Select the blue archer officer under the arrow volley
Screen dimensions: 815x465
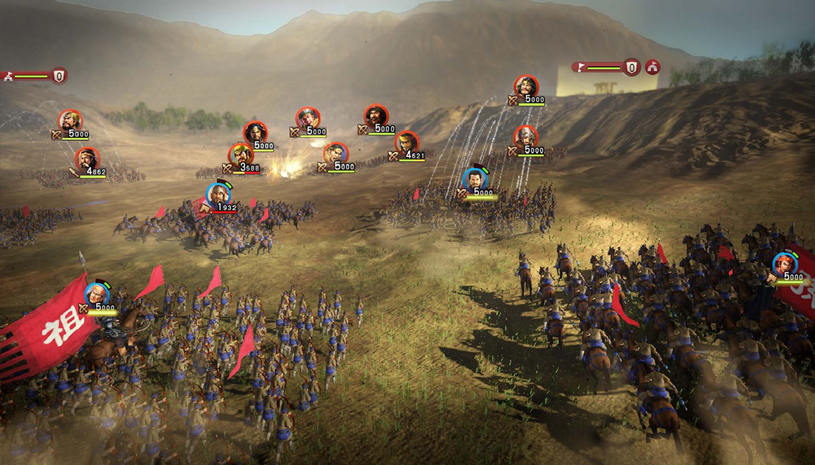477,179
